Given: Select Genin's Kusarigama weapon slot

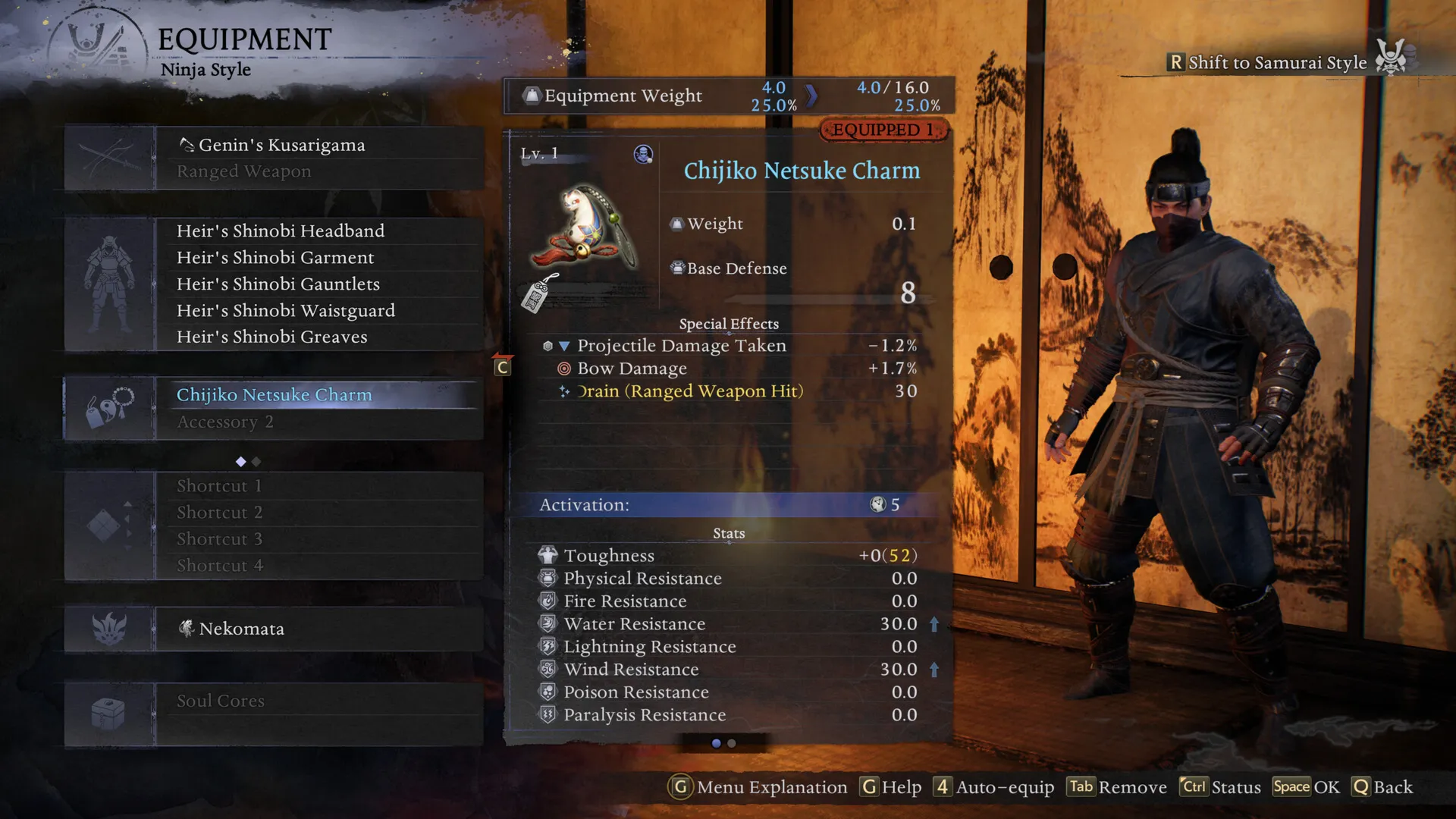Looking at the screenshot, I should [x=281, y=145].
